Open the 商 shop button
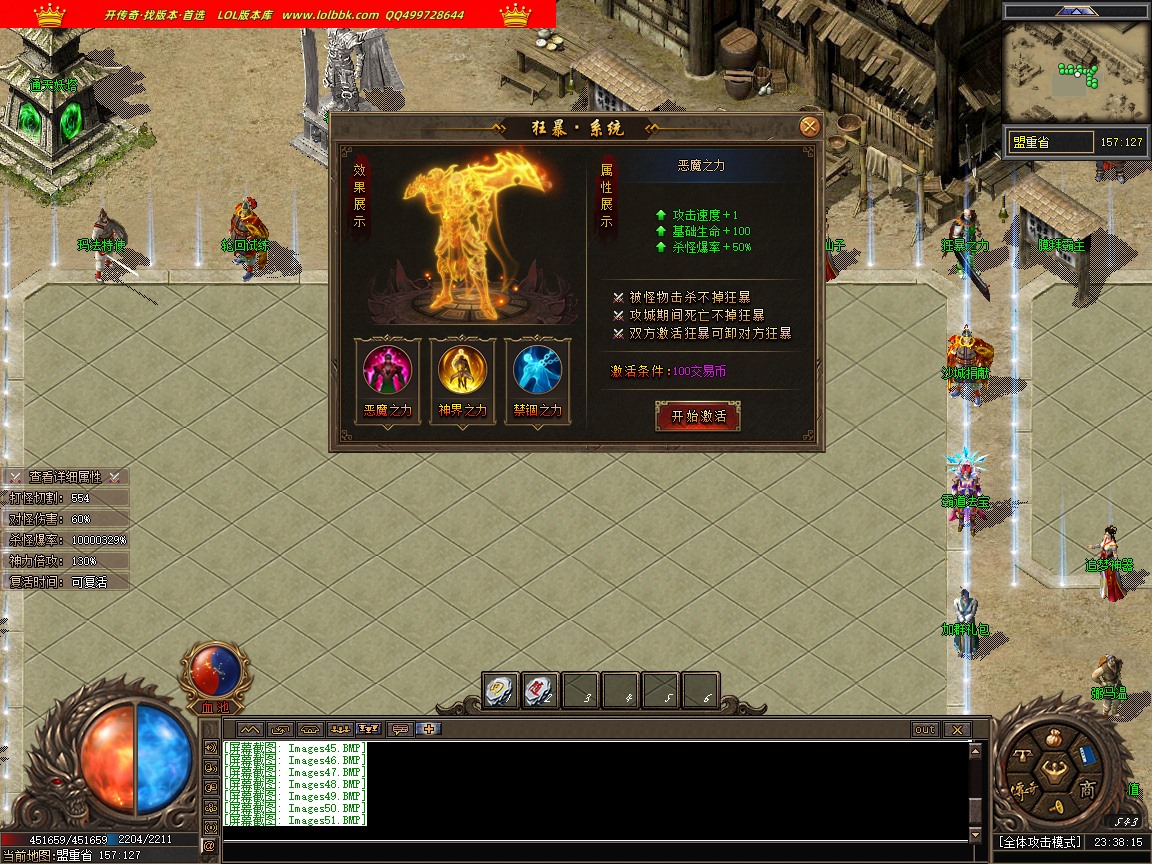The image size is (1152, 864). 1087,788
